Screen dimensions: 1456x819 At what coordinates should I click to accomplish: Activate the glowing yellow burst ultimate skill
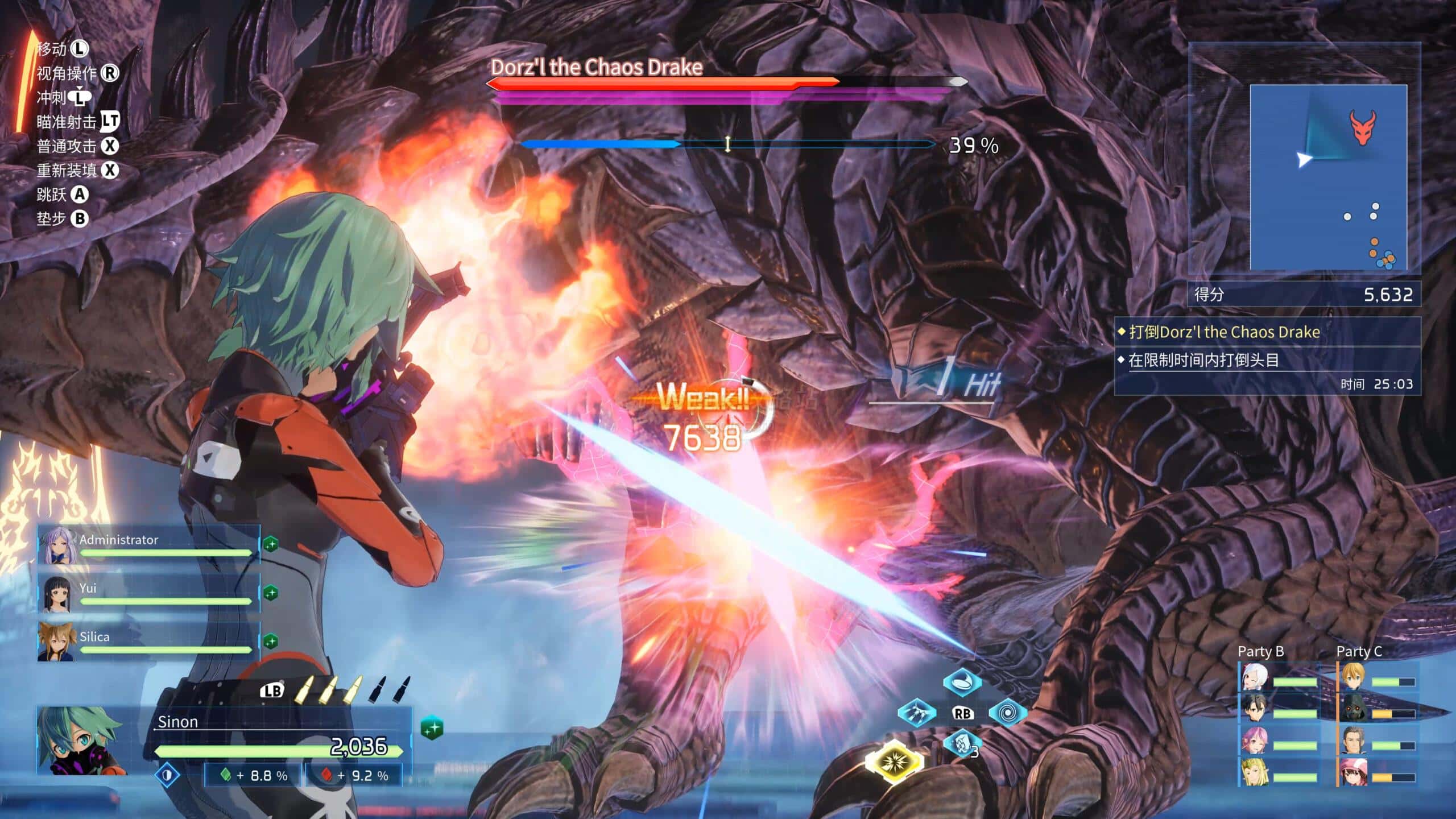894,762
